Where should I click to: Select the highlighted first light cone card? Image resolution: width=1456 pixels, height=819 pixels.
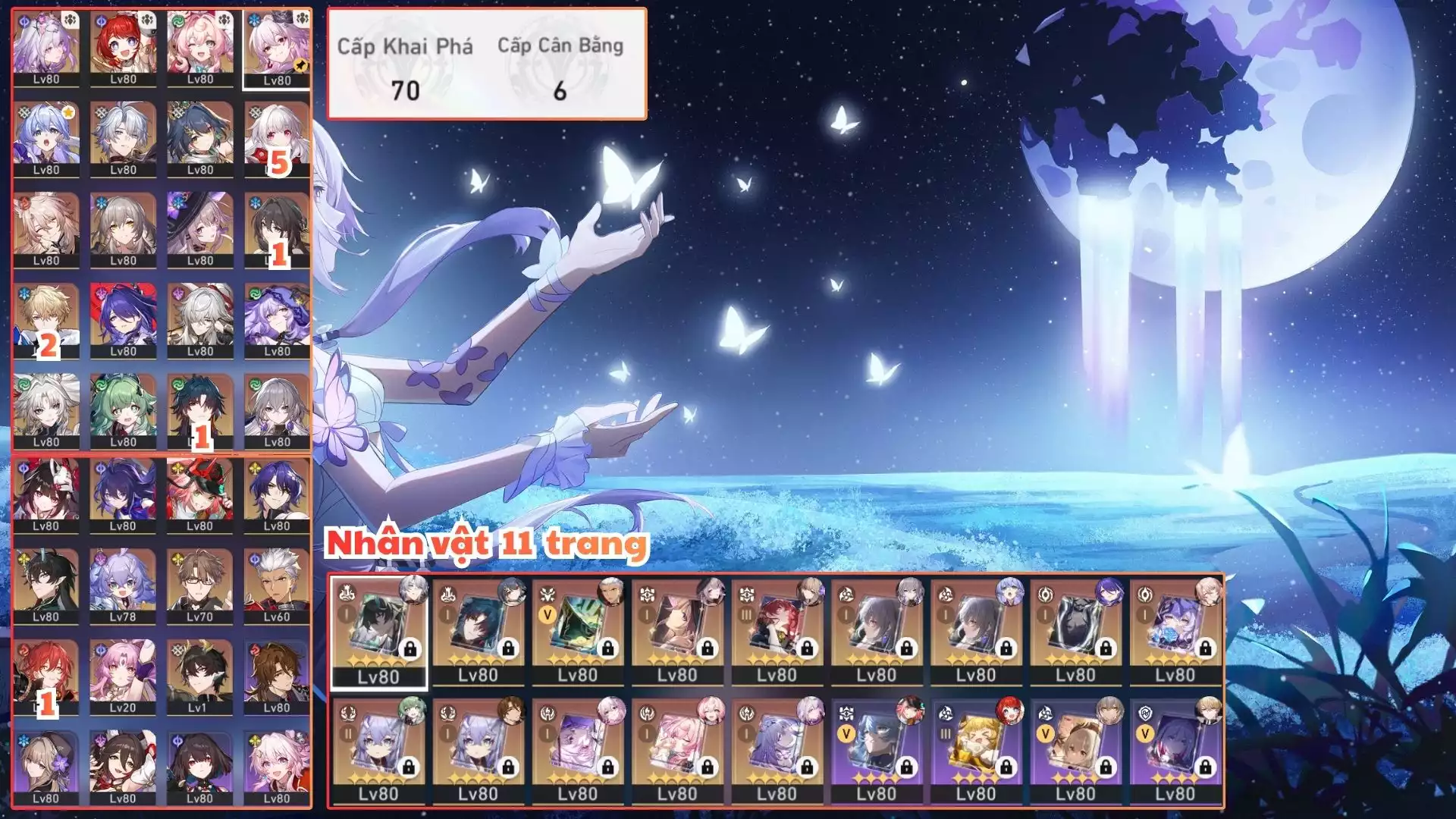pos(378,632)
